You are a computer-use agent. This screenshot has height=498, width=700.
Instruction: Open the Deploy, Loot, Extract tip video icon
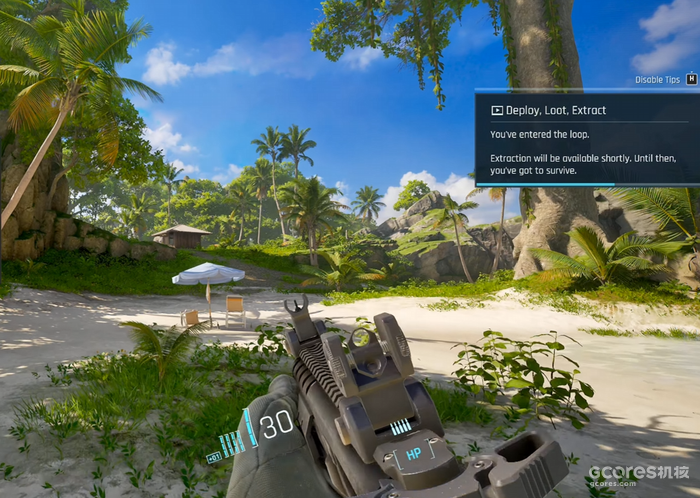496,110
